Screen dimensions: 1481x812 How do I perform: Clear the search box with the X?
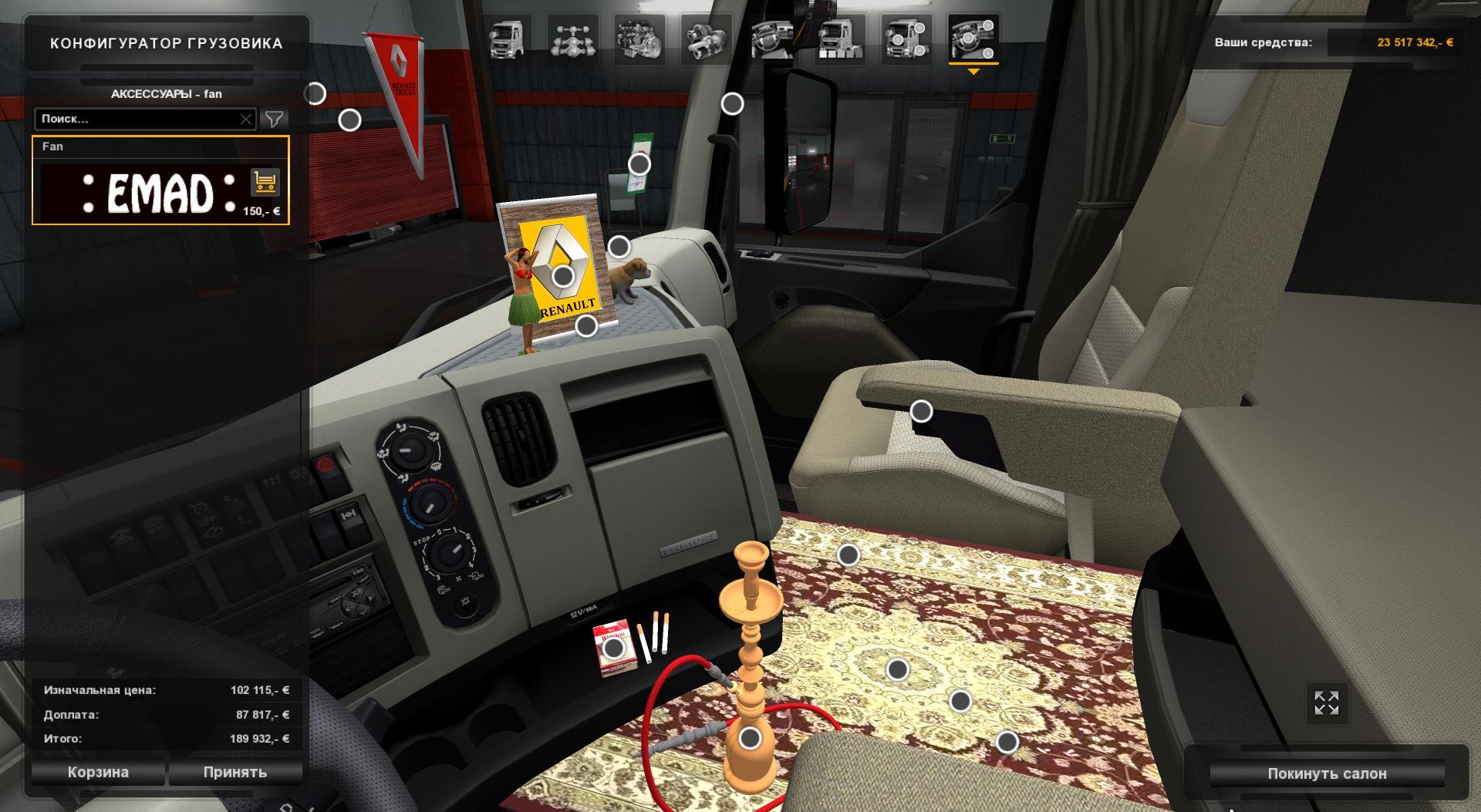pos(245,119)
